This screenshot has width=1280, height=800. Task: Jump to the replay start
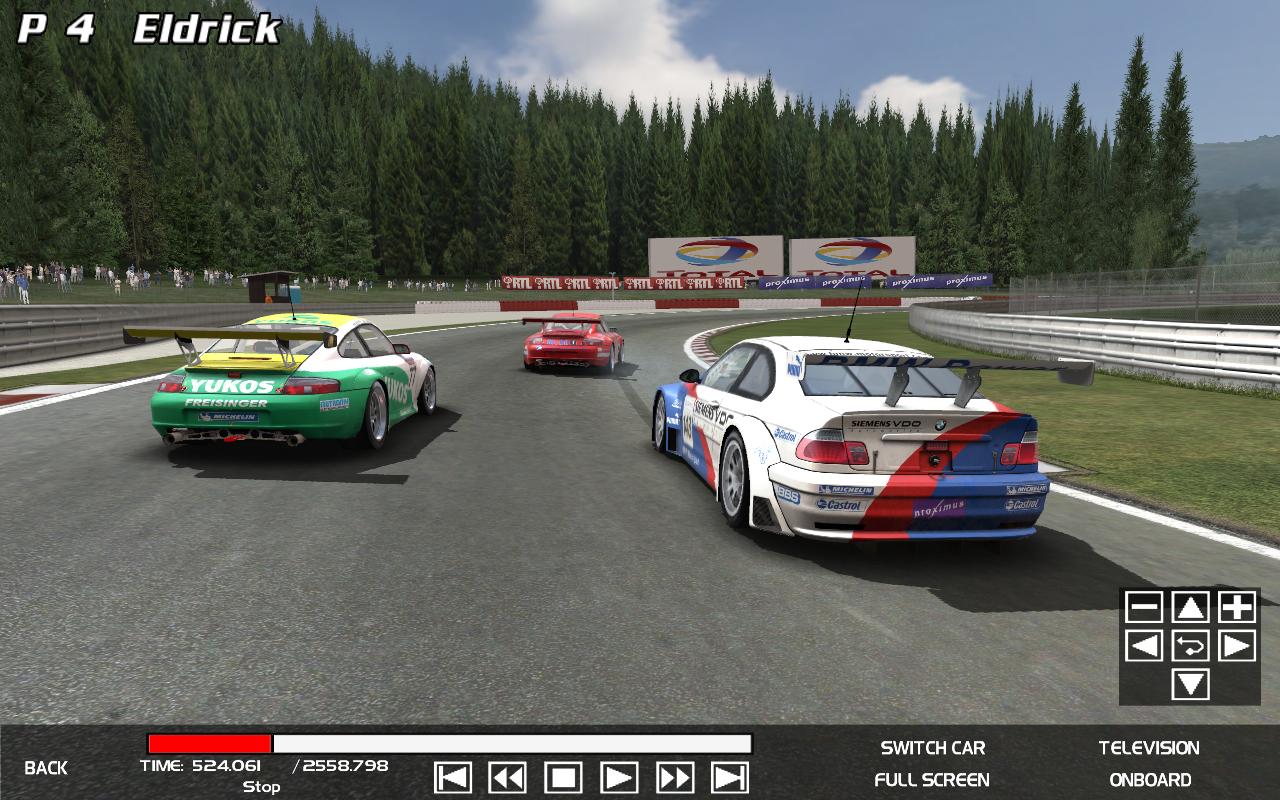pos(453,778)
